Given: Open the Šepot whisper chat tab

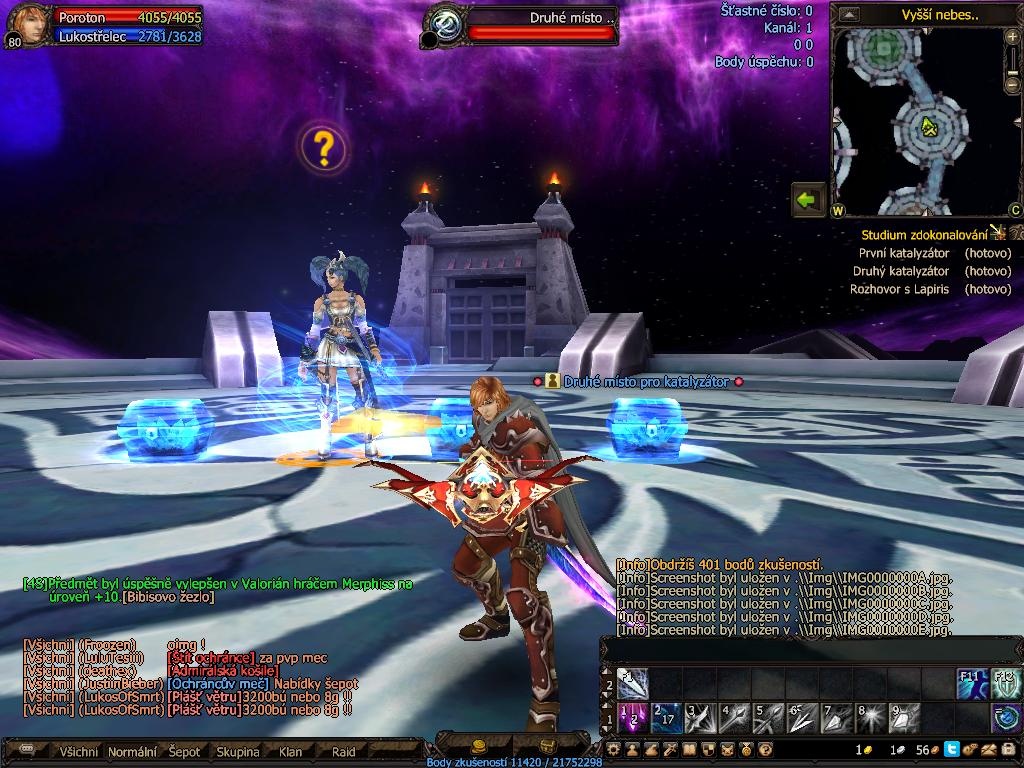Looking at the screenshot, I should 184,752.
